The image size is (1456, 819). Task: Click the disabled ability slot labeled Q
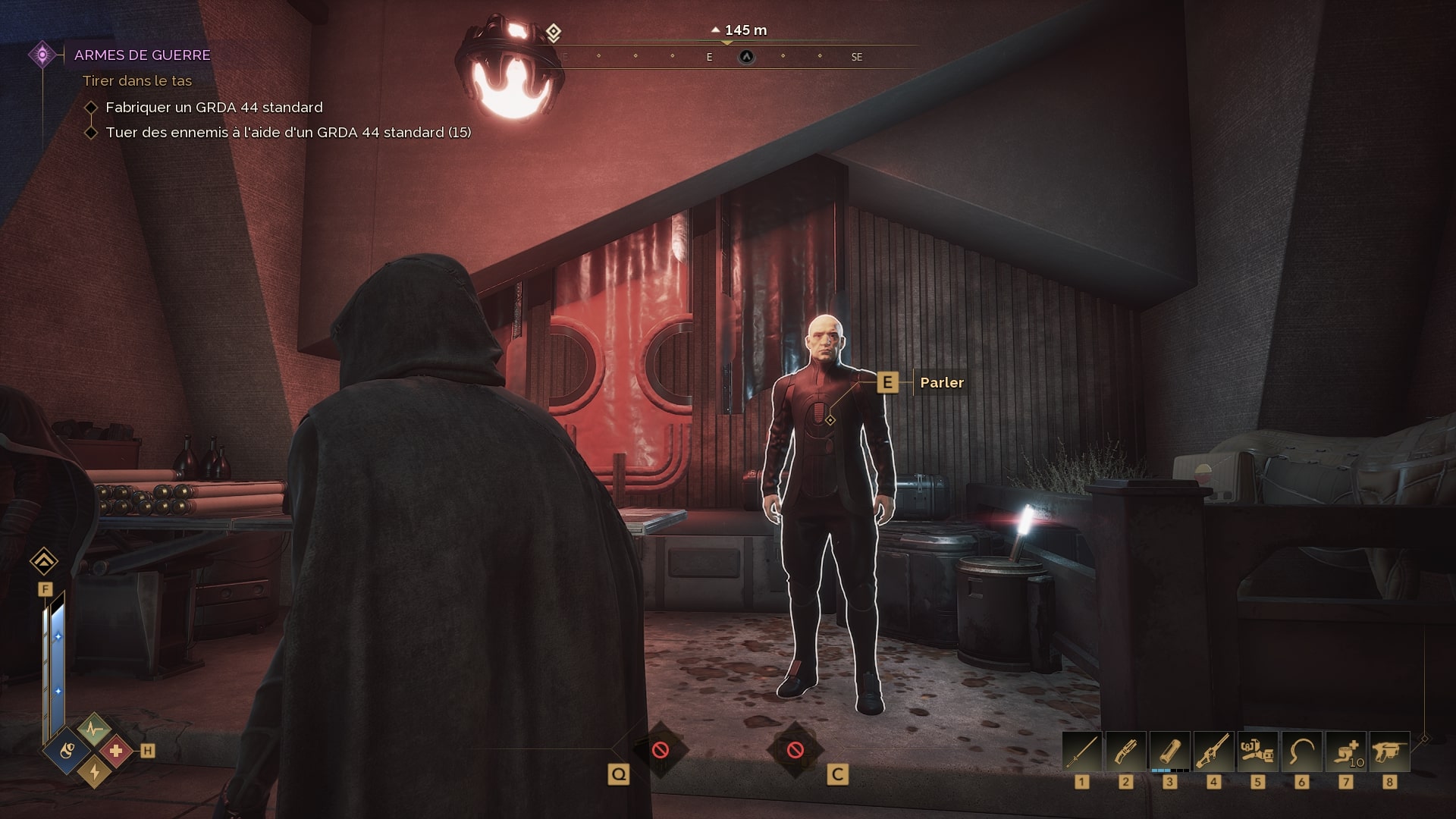tap(660, 751)
